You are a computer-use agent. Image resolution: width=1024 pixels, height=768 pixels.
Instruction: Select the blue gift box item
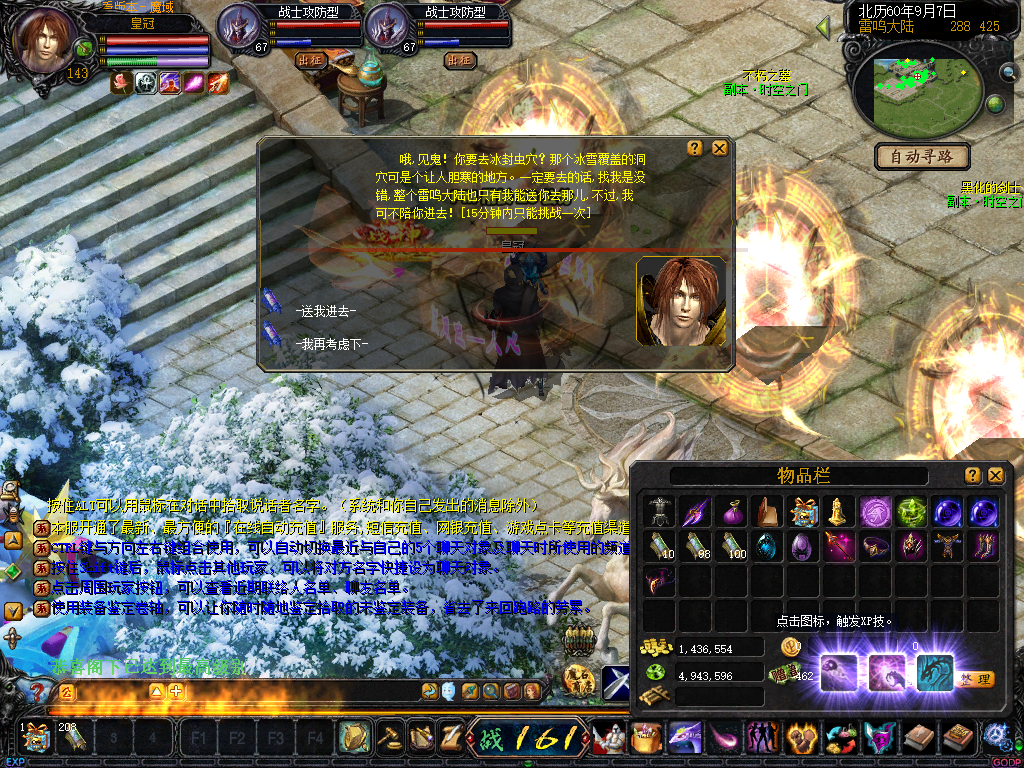(x=803, y=511)
